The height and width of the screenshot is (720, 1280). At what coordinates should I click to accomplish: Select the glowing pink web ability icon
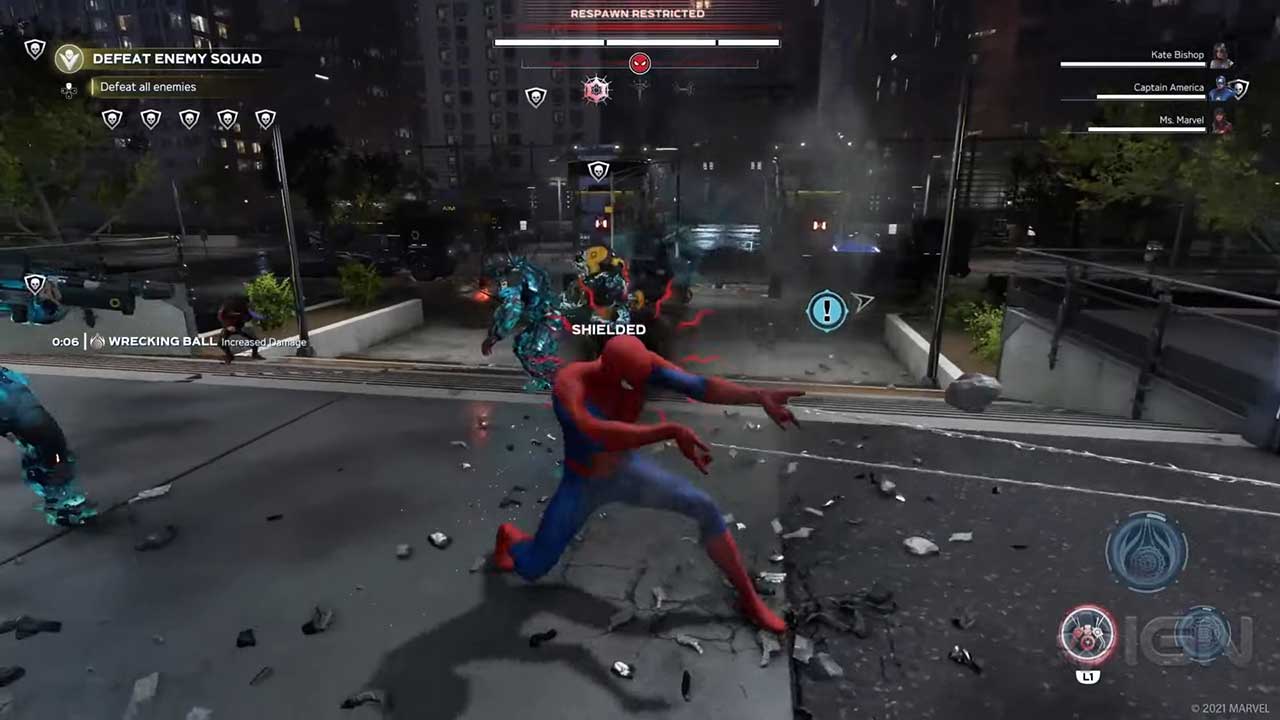pos(596,91)
